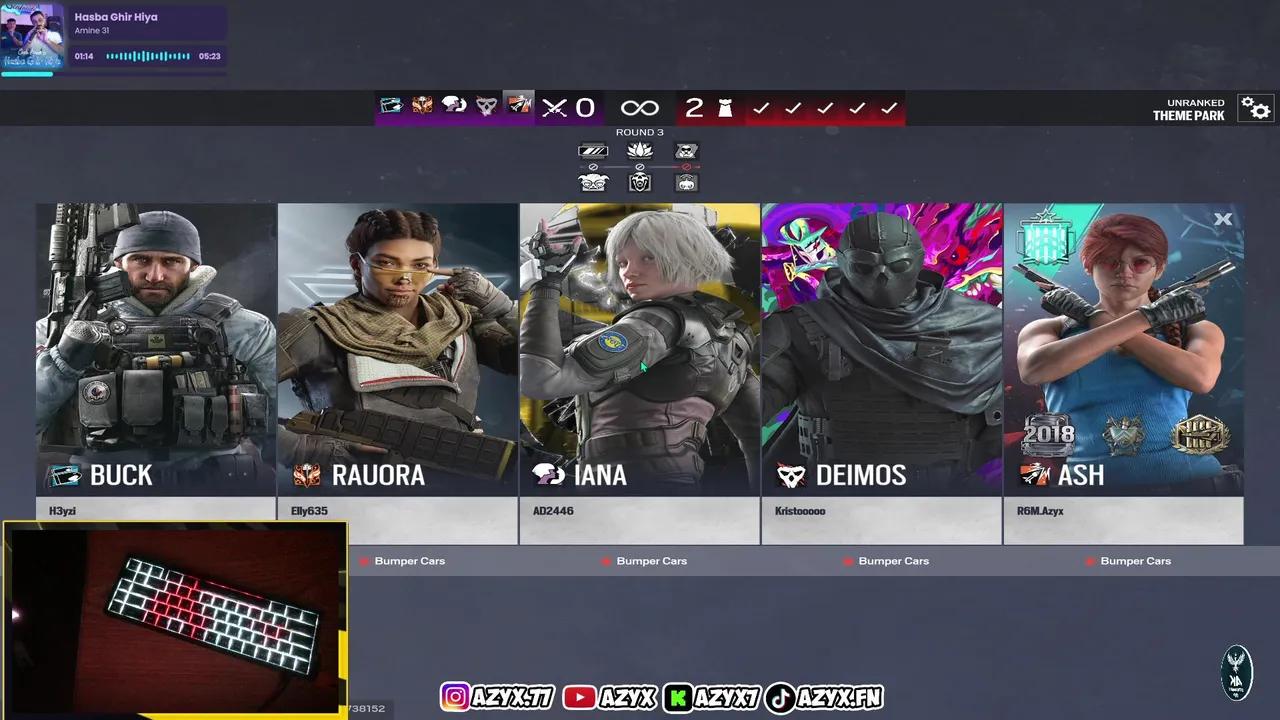Click the player name H3yzi
1280x720 pixels.
[62, 511]
